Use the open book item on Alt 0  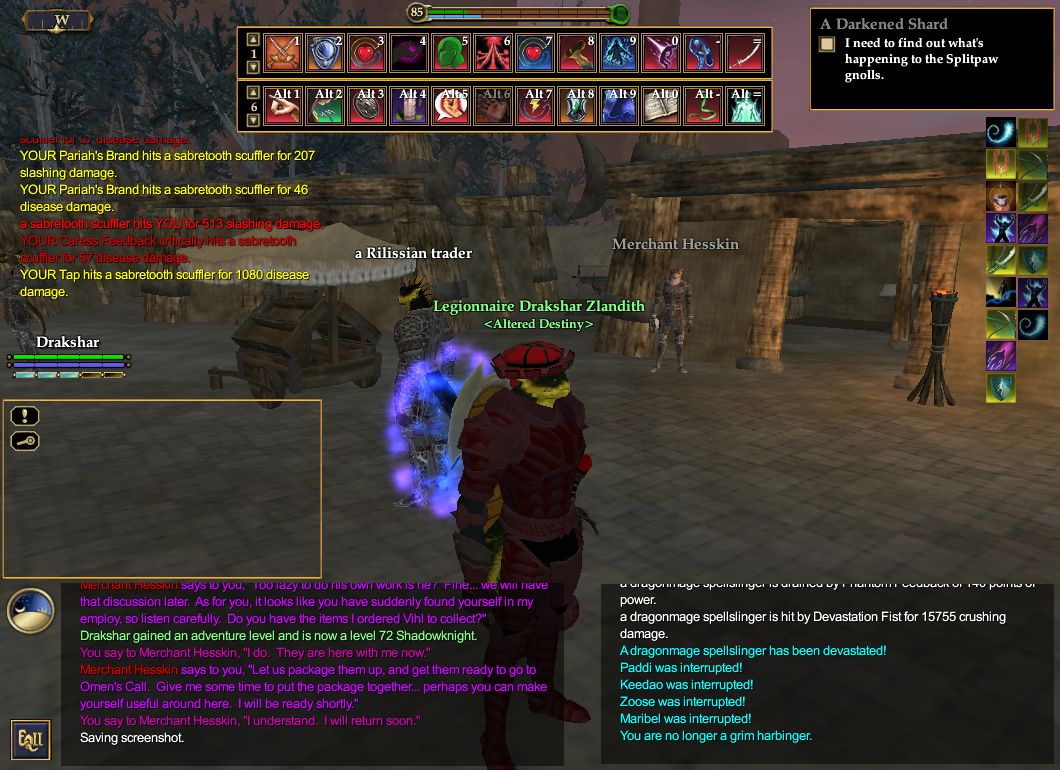coord(661,105)
